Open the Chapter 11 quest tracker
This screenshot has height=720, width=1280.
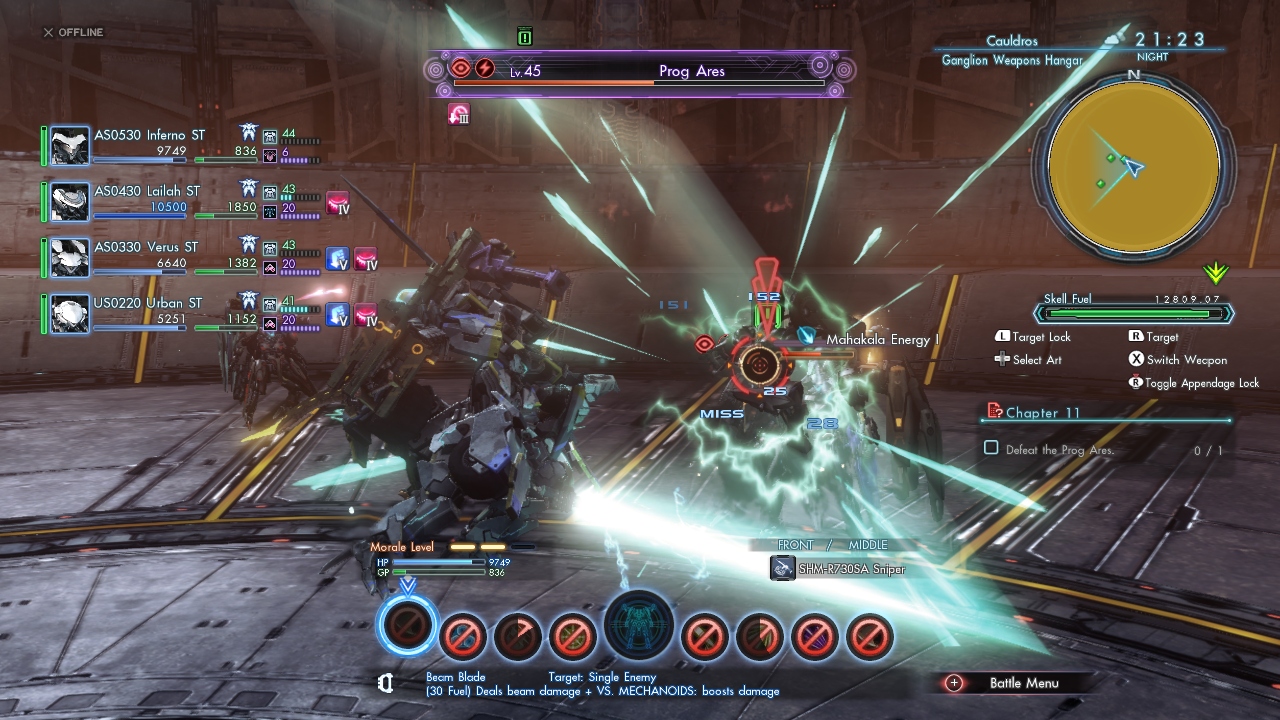pyautogui.click(x=1043, y=413)
